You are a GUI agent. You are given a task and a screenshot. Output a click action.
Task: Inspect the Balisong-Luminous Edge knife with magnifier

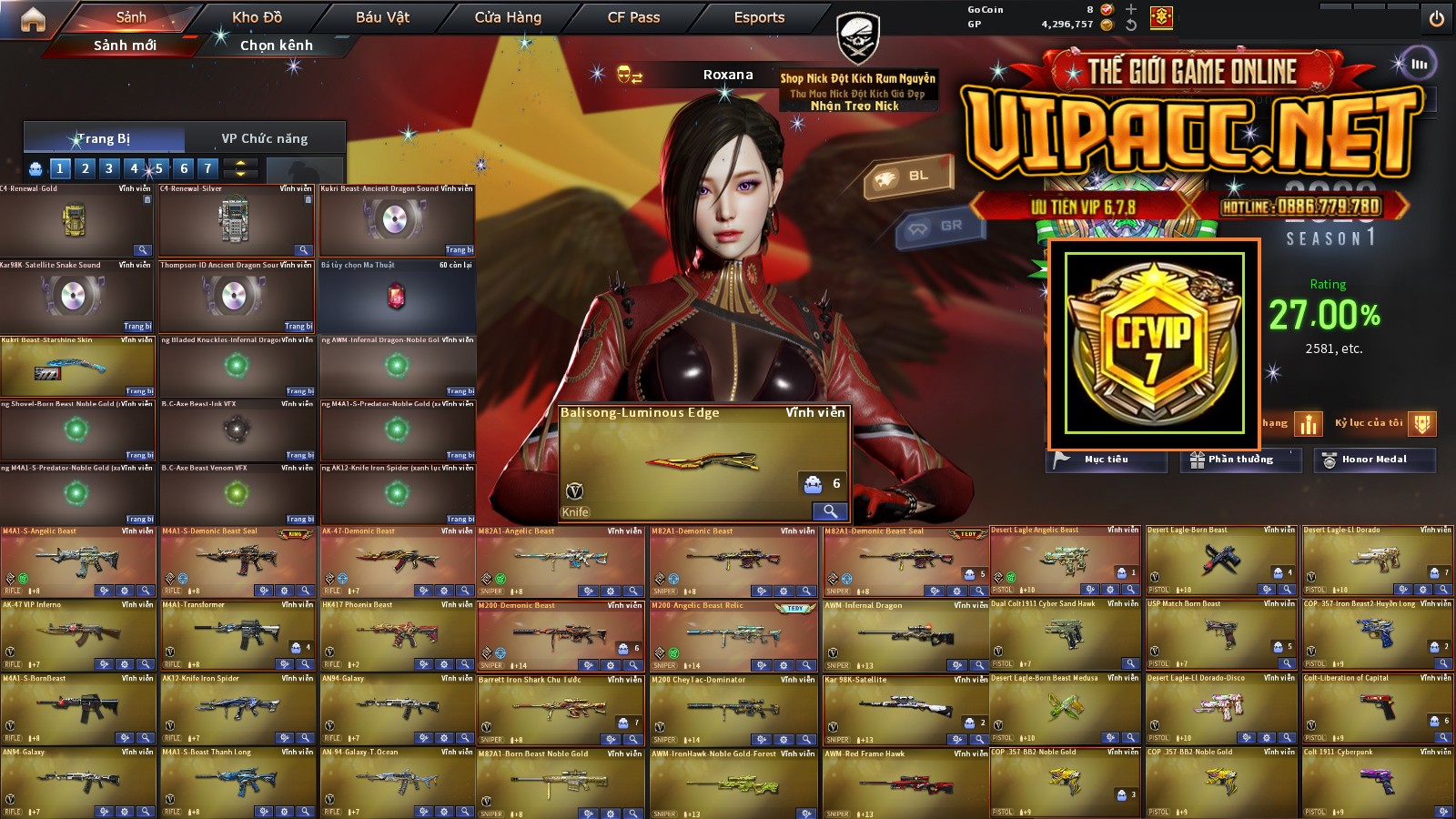[830, 511]
